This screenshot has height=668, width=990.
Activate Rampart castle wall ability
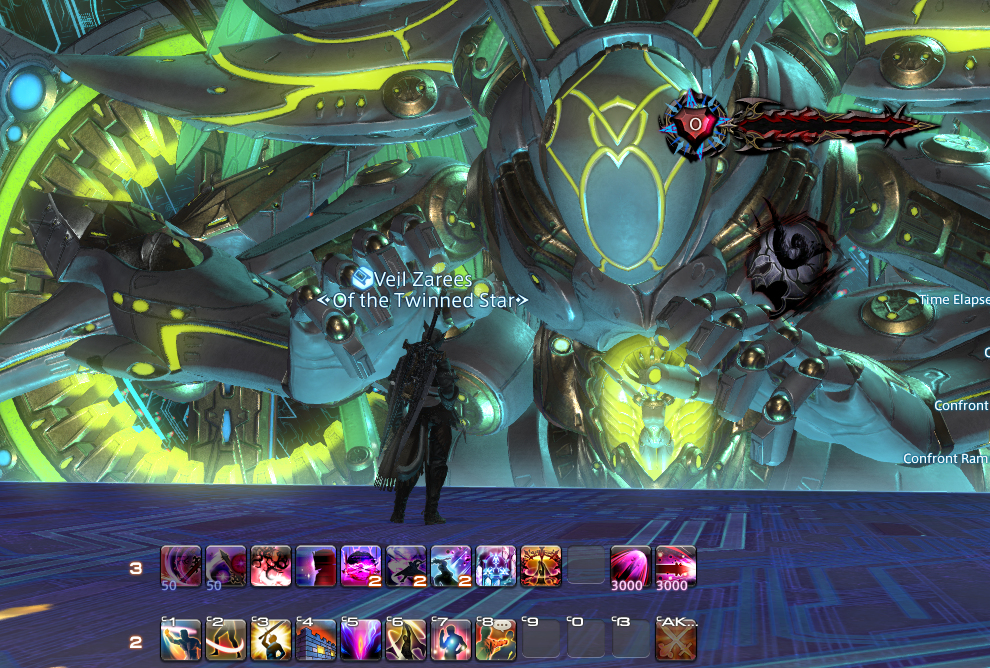click(316, 640)
